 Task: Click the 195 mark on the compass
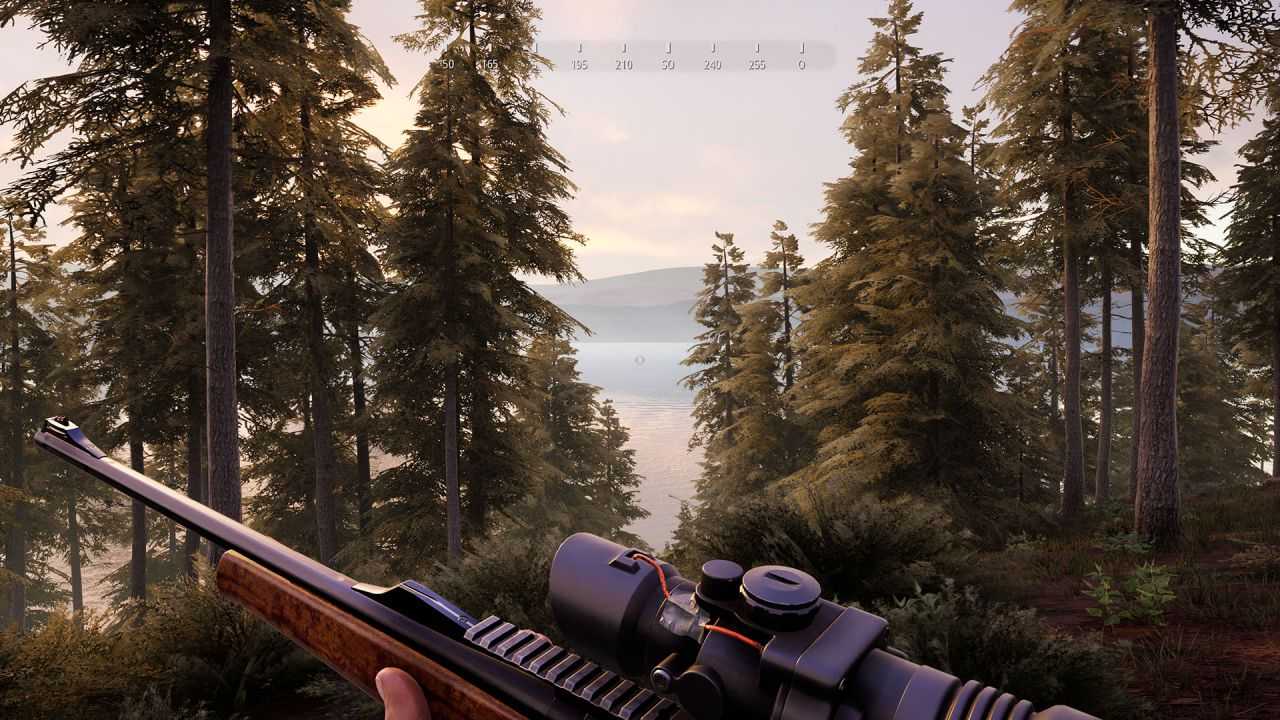click(579, 64)
